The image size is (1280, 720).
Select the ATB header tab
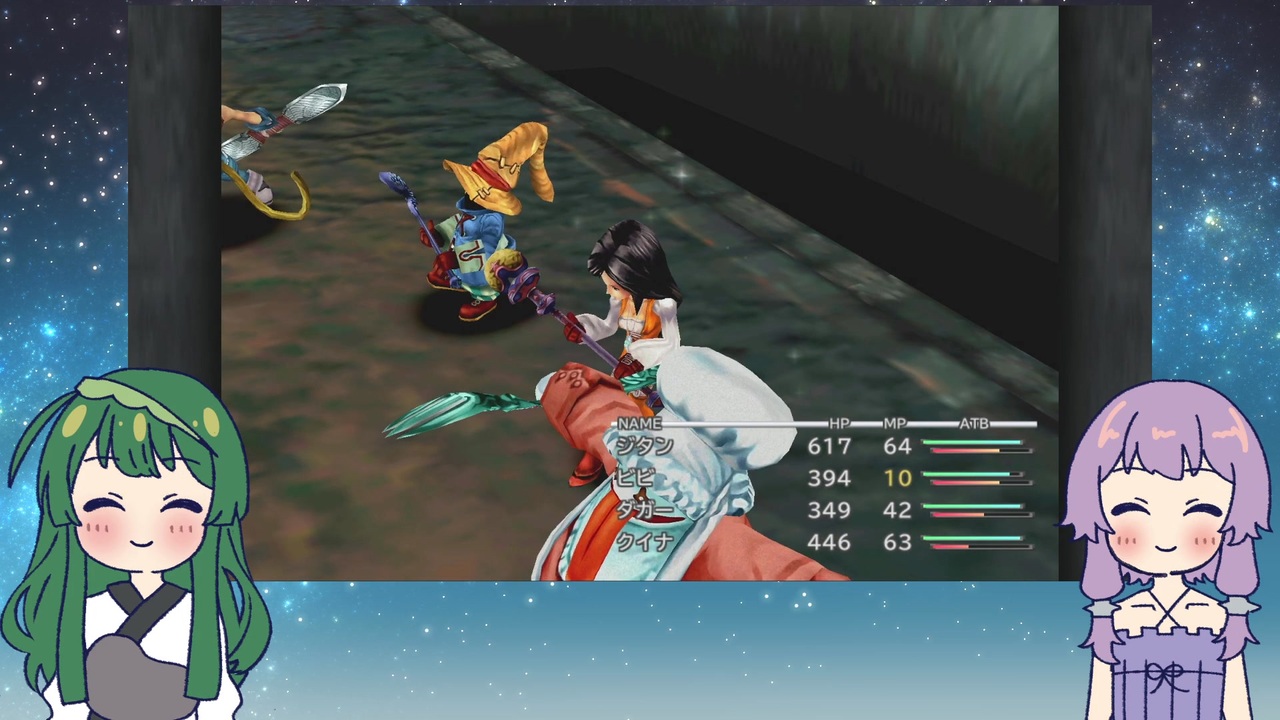[973, 423]
